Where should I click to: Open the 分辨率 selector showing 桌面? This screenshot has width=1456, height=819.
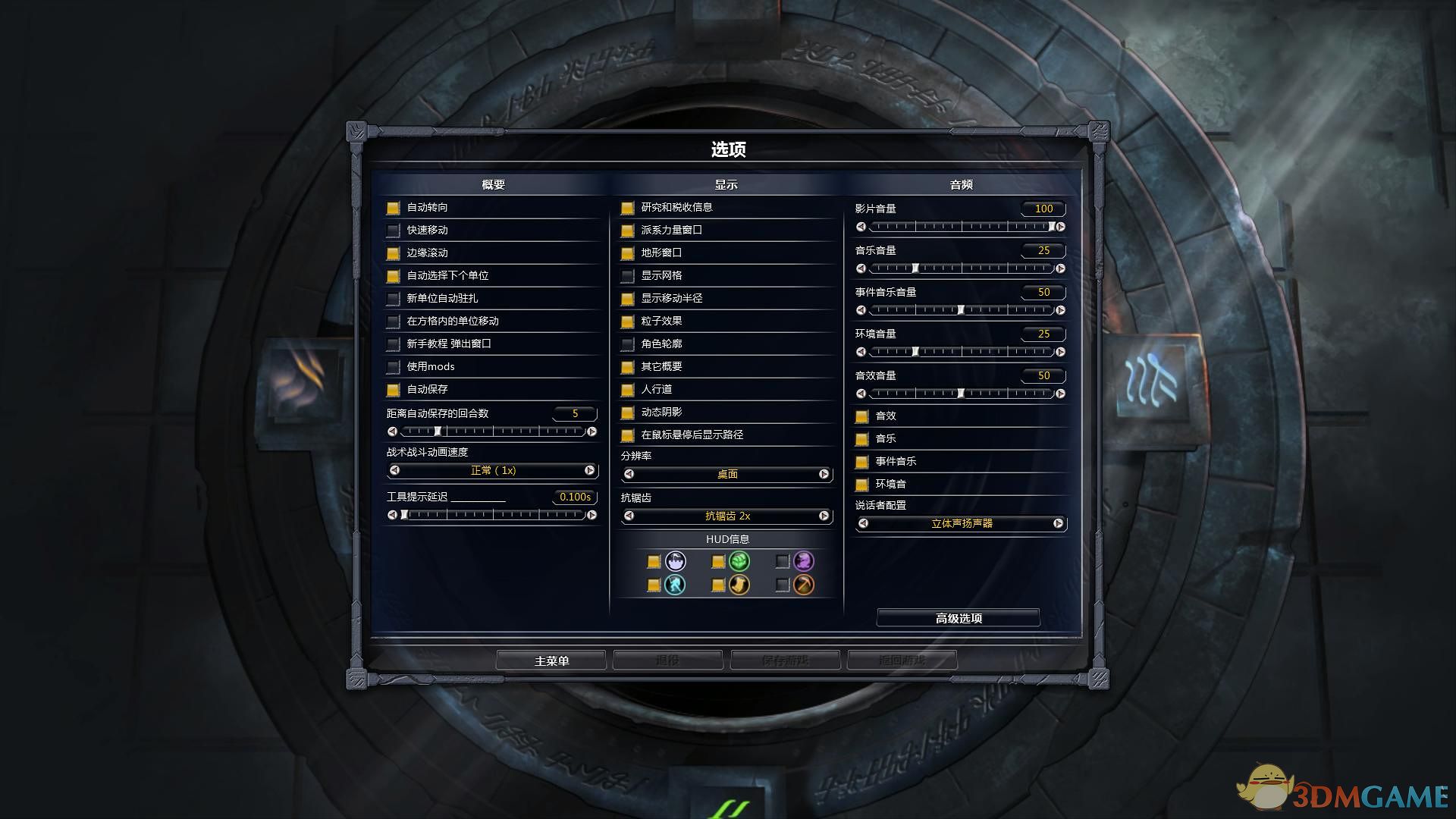point(726,473)
